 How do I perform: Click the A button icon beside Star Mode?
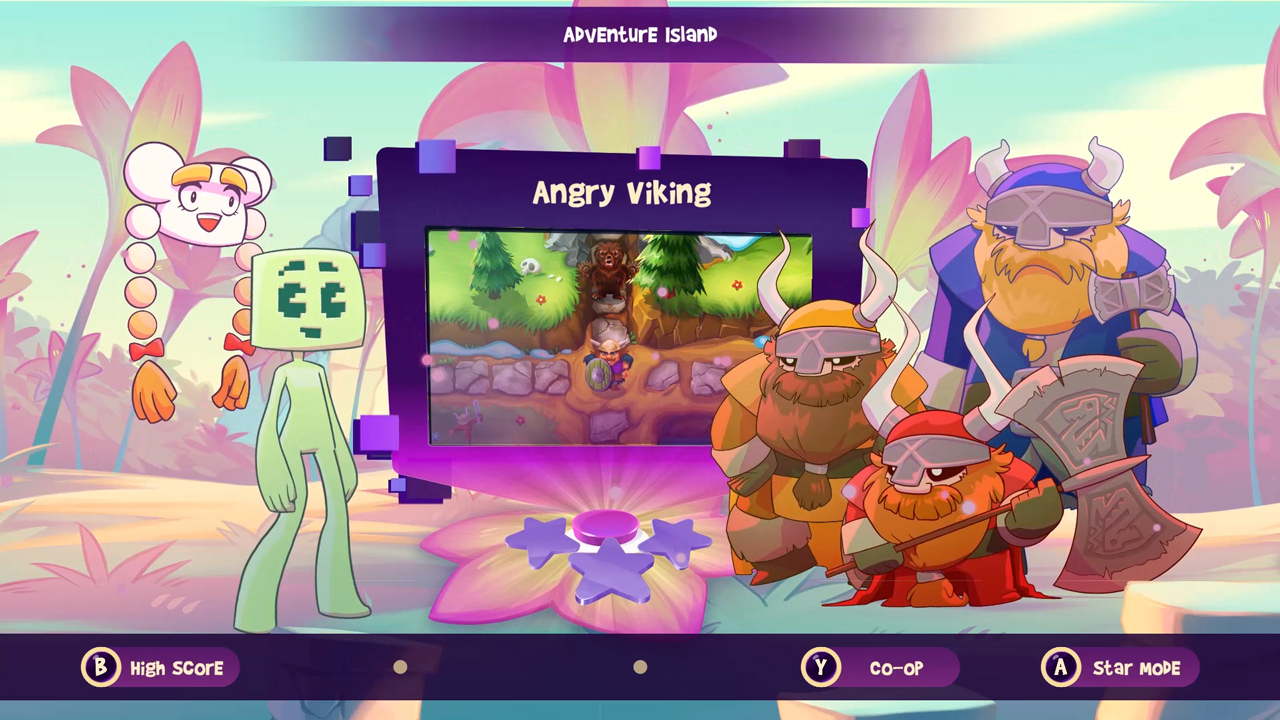point(1061,668)
